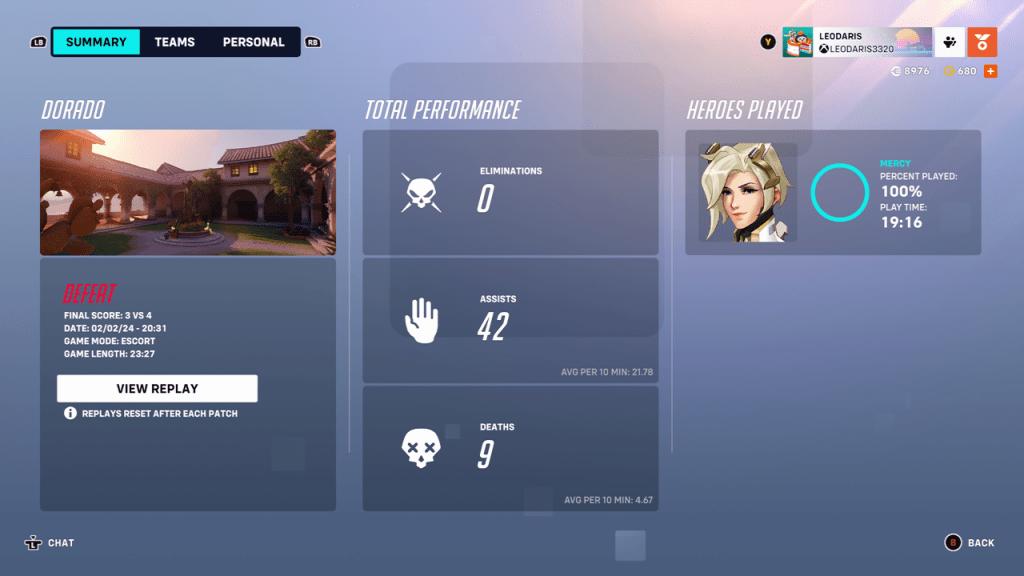Open the Leodaris player profile card
Viewport: 1024px width, 576px height.
(858, 42)
